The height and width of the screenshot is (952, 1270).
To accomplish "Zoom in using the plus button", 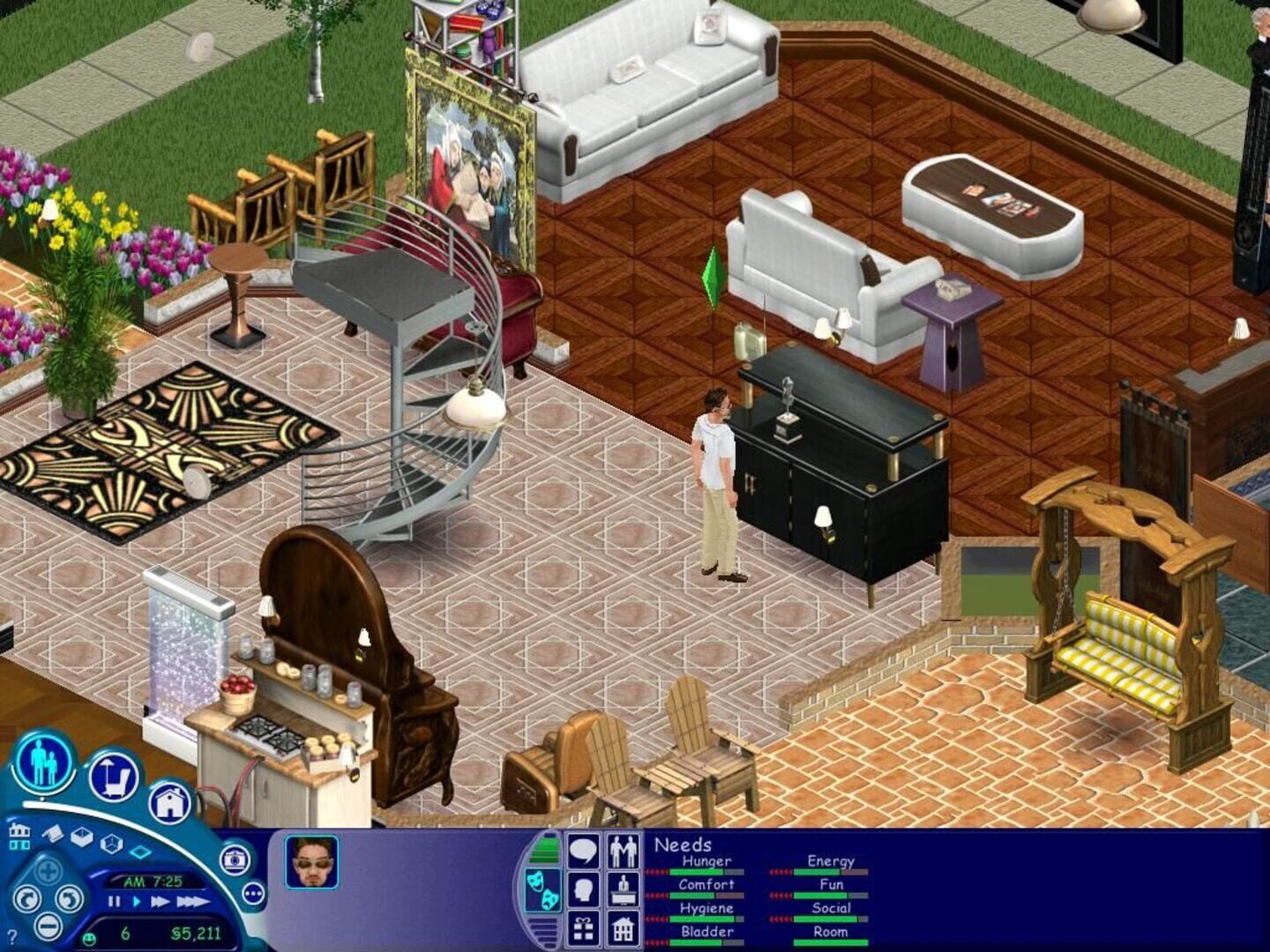I will (x=48, y=869).
